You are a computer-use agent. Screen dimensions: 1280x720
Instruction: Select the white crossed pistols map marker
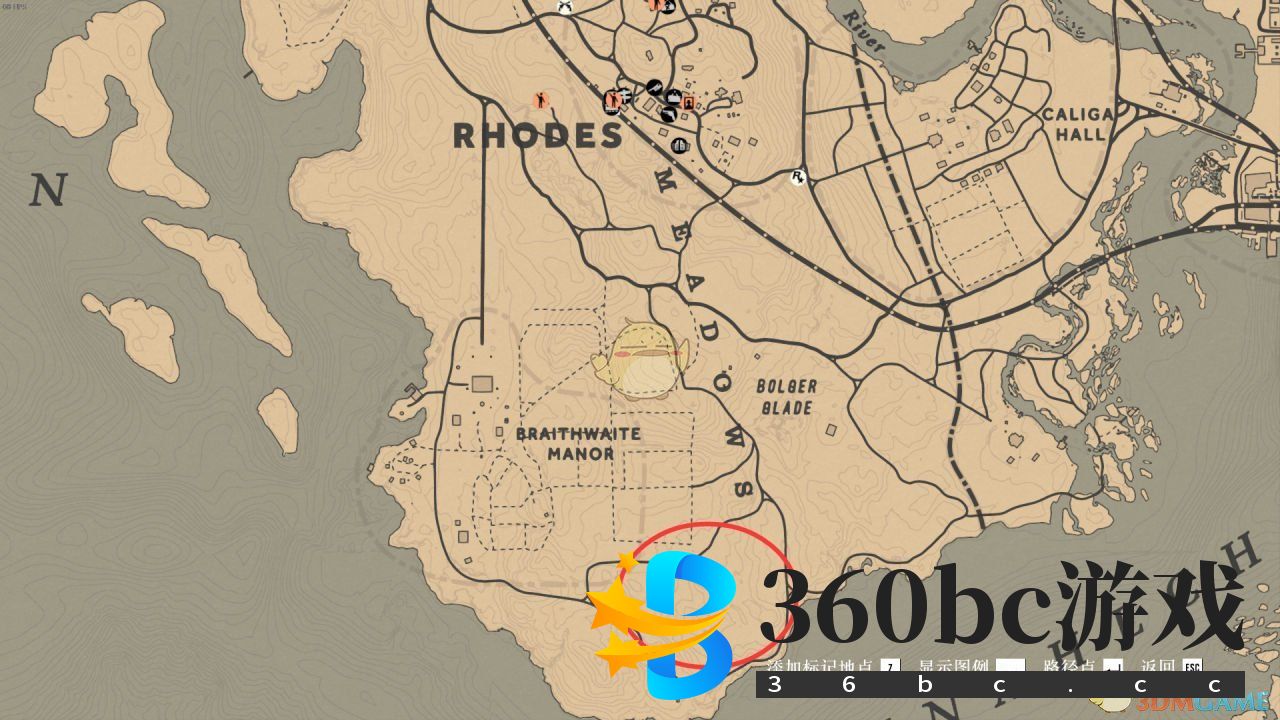pyautogui.click(x=565, y=6)
